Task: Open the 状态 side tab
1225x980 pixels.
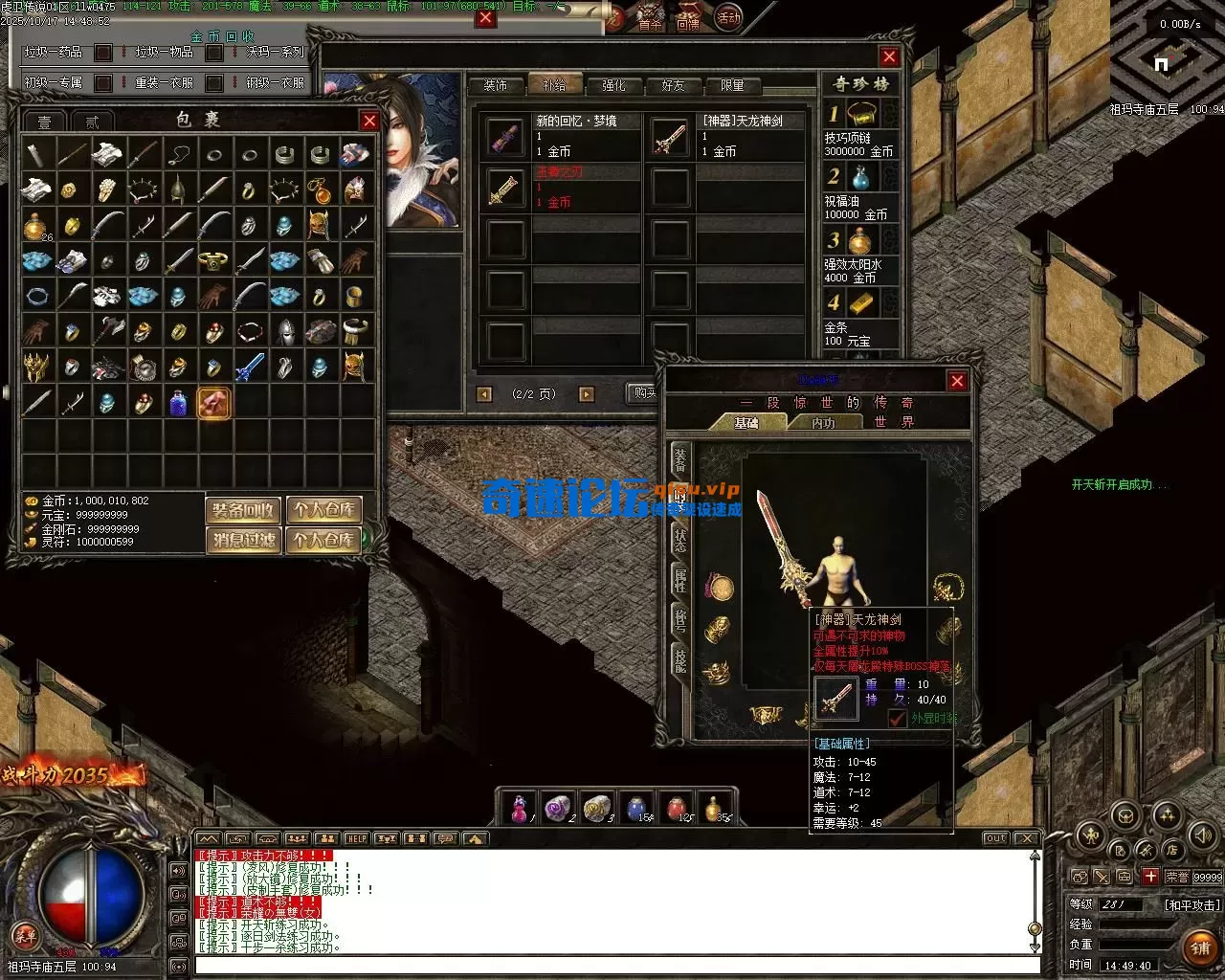Action: 679,539
